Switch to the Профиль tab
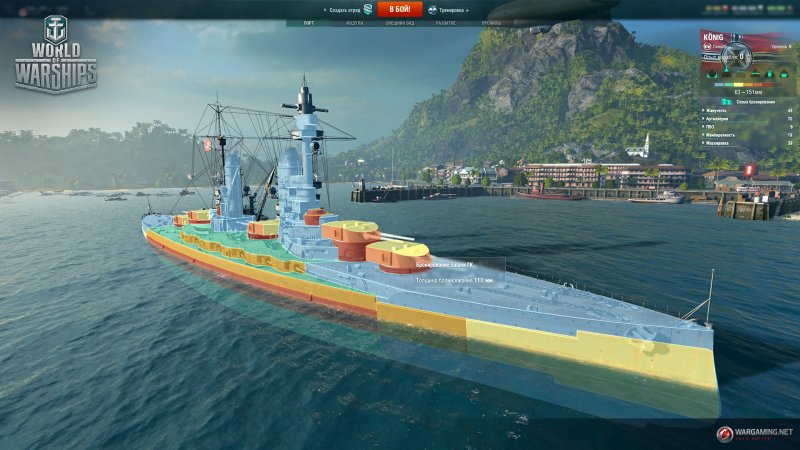This screenshot has width=800, height=450. click(x=492, y=21)
